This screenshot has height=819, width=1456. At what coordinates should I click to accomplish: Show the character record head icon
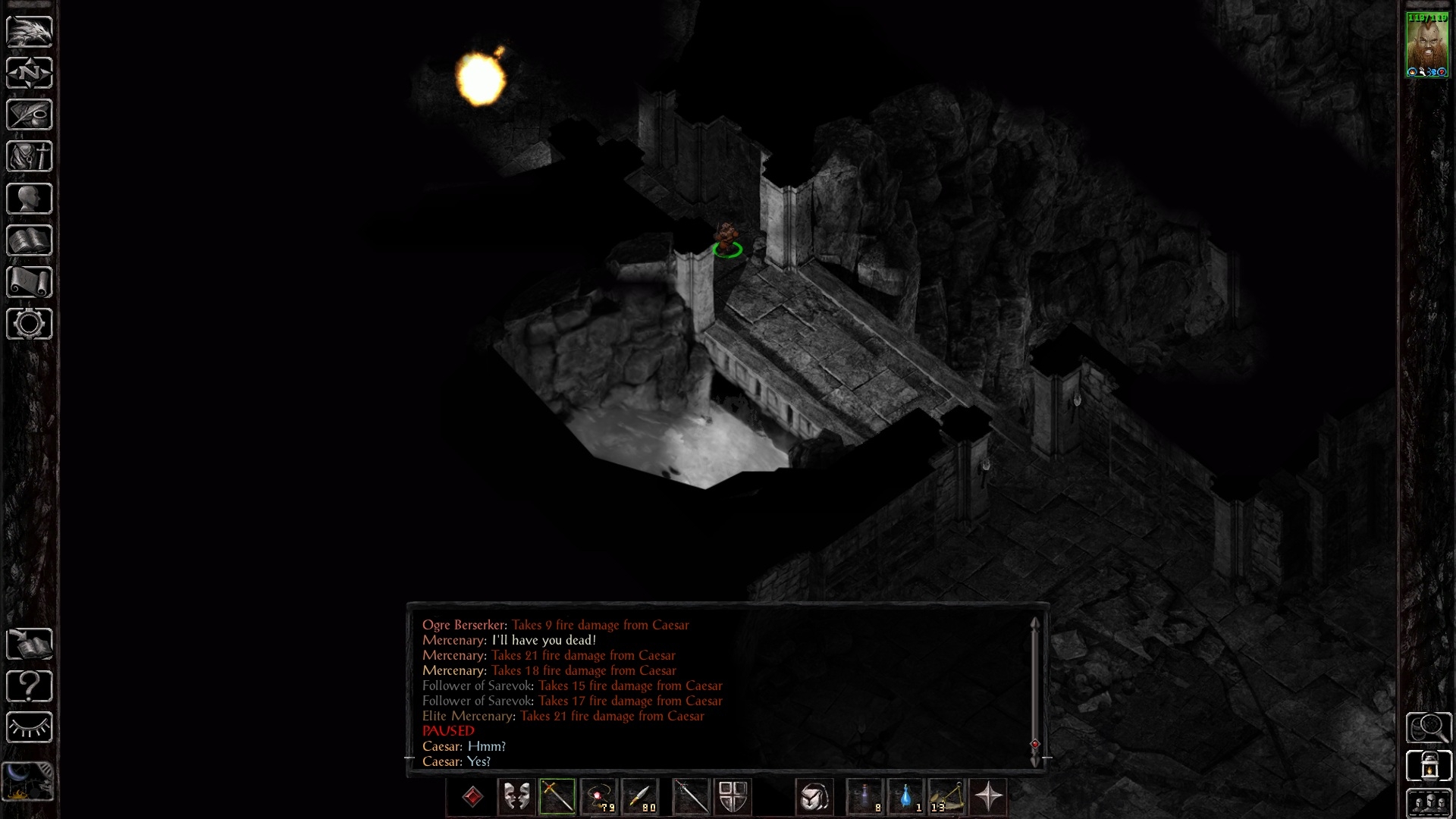click(30, 199)
